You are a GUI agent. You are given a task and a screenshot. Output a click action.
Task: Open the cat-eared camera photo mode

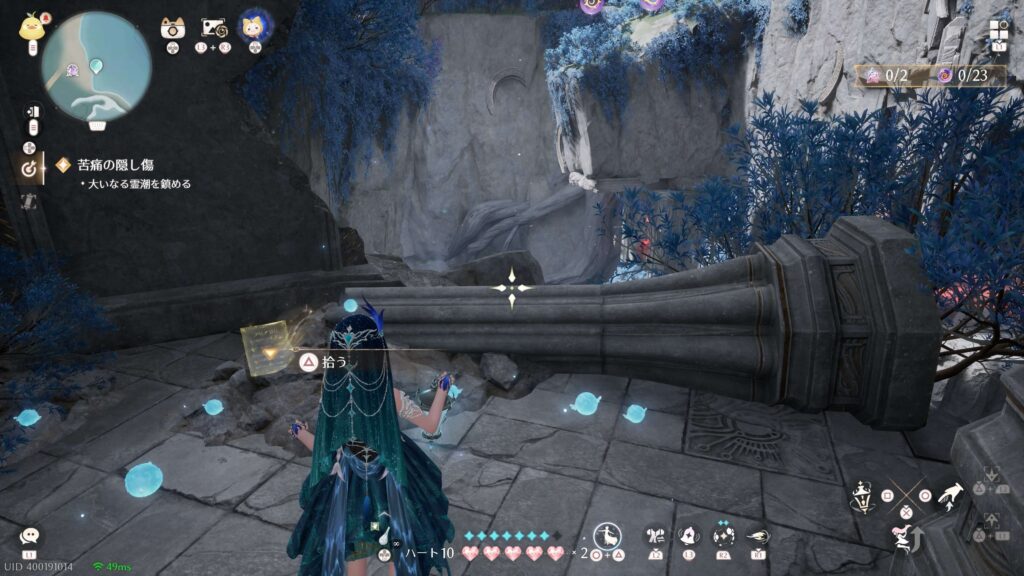pyautogui.click(x=173, y=28)
